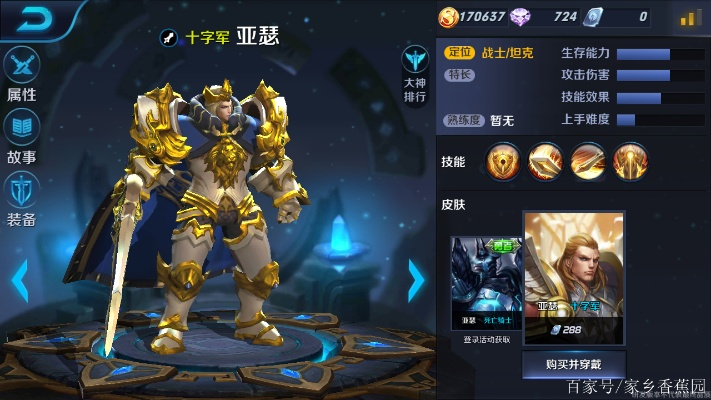Open the 装备 (Equipment) tab

21,198
